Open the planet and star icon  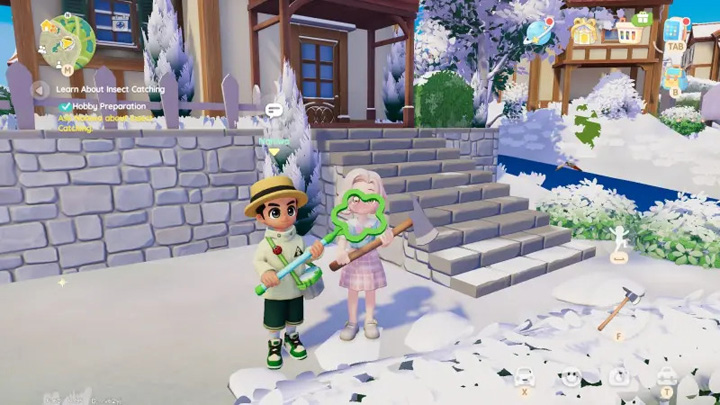tap(540, 31)
